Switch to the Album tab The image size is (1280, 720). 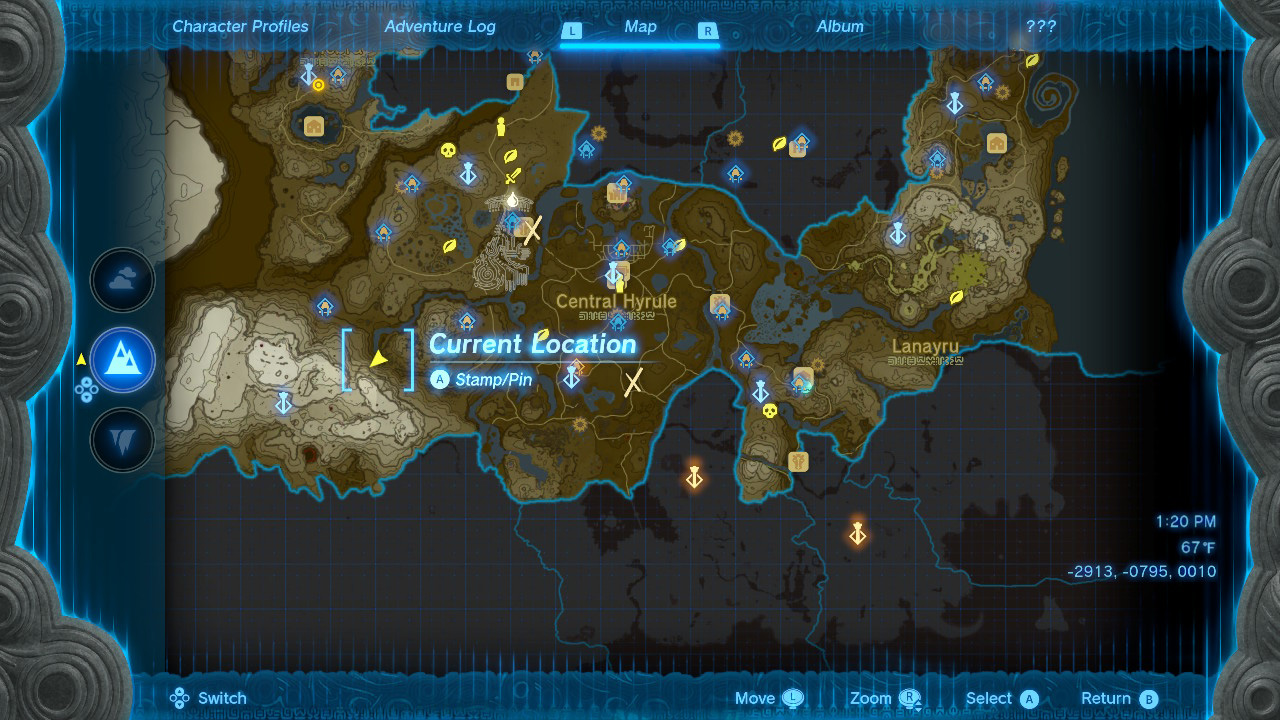point(840,27)
